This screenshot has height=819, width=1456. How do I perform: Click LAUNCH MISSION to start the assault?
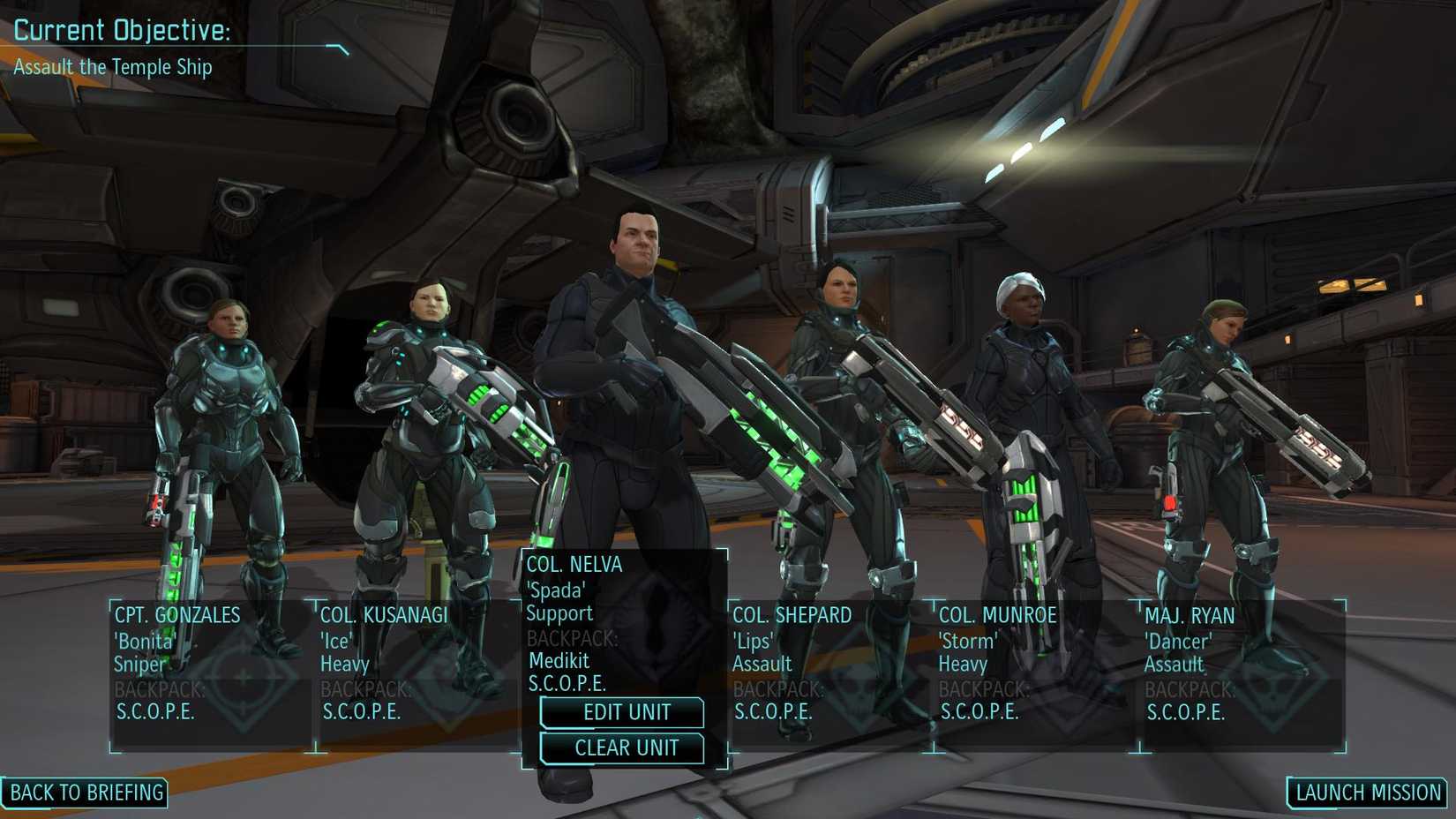pyautogui.click(x=1367, y=792)
